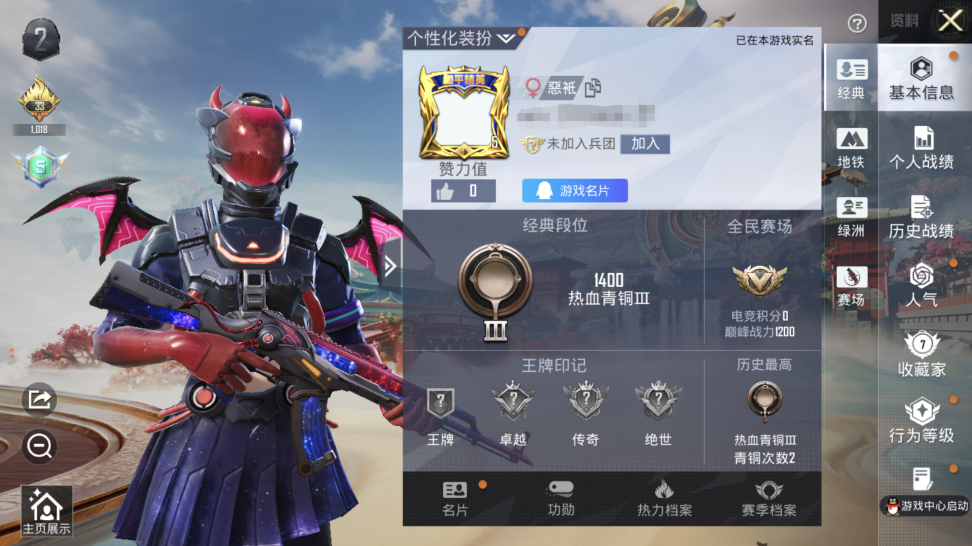Image resolution: width=972 pixels, height=546 pixels.
Task: Choose the 绿洲 mode tab
Action: point(851,216)
